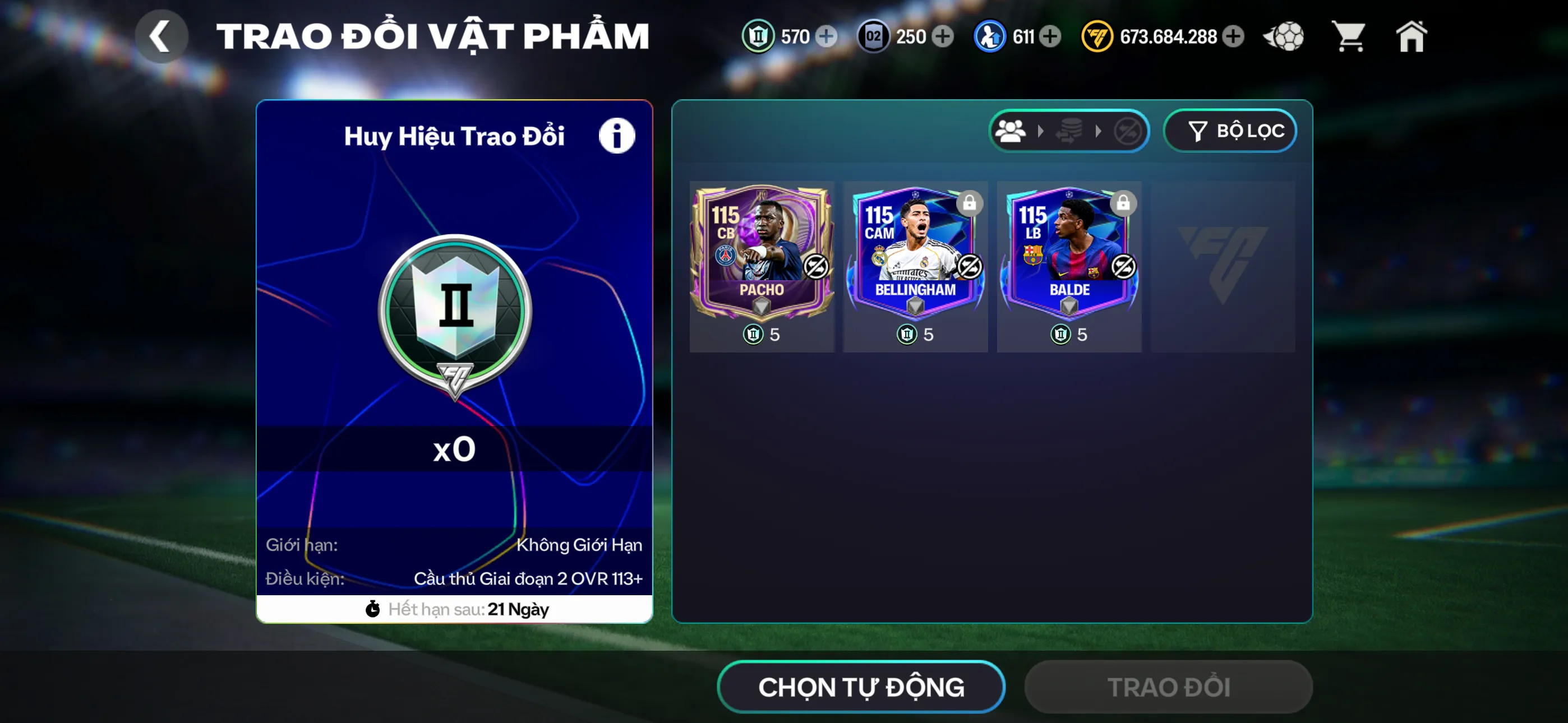Screen dimensions: 1568x723
Task: Go back using the back arrow
Action: 162,35
